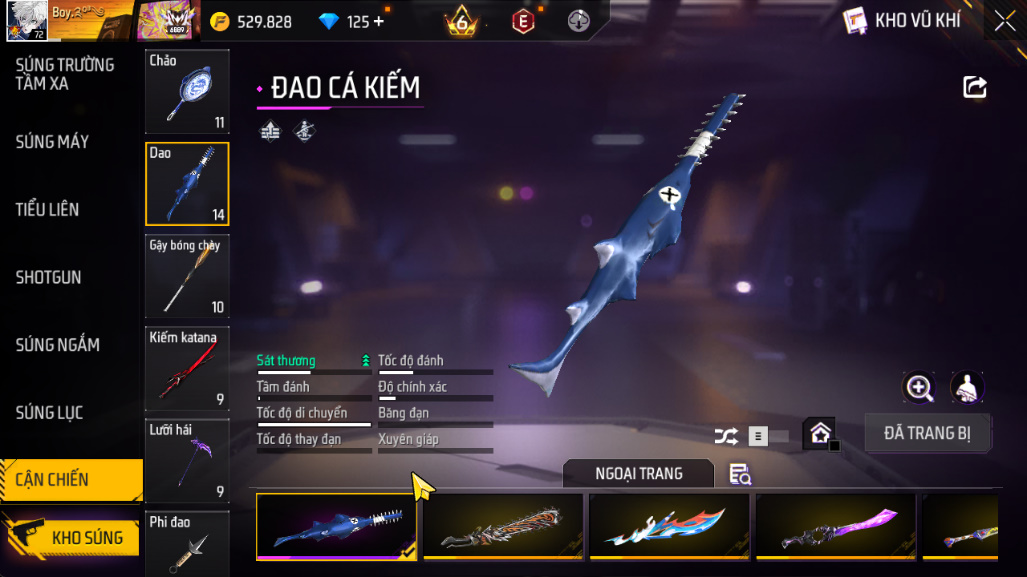Click the Đã Trang Bị button

pos(927,433)
